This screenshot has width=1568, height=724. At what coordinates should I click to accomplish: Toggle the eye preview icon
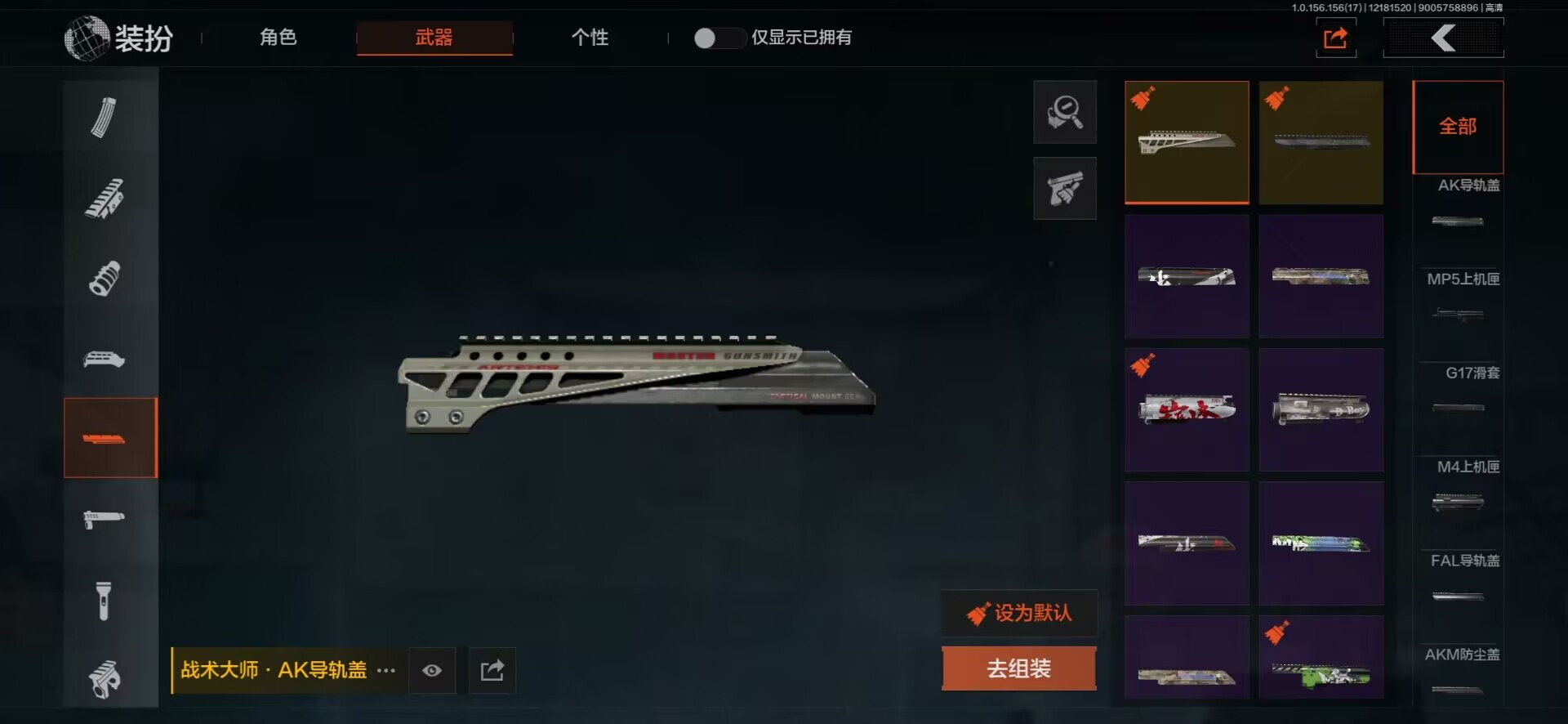432,670
